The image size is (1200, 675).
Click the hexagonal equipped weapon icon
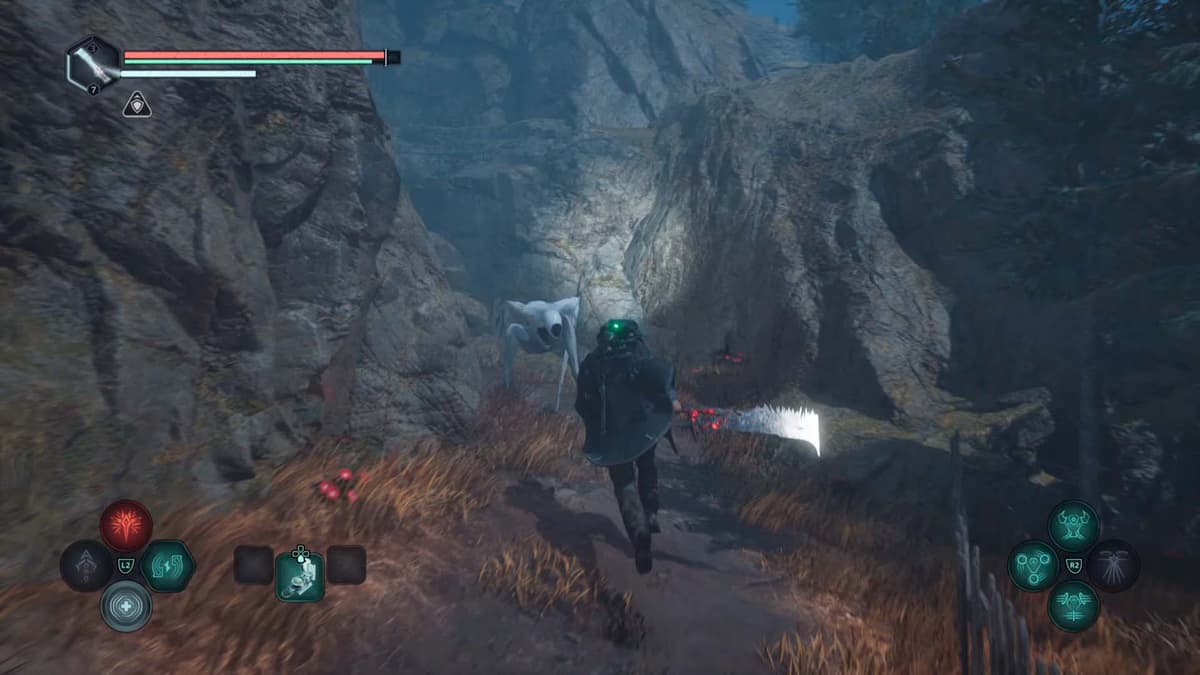click(94, 63)
